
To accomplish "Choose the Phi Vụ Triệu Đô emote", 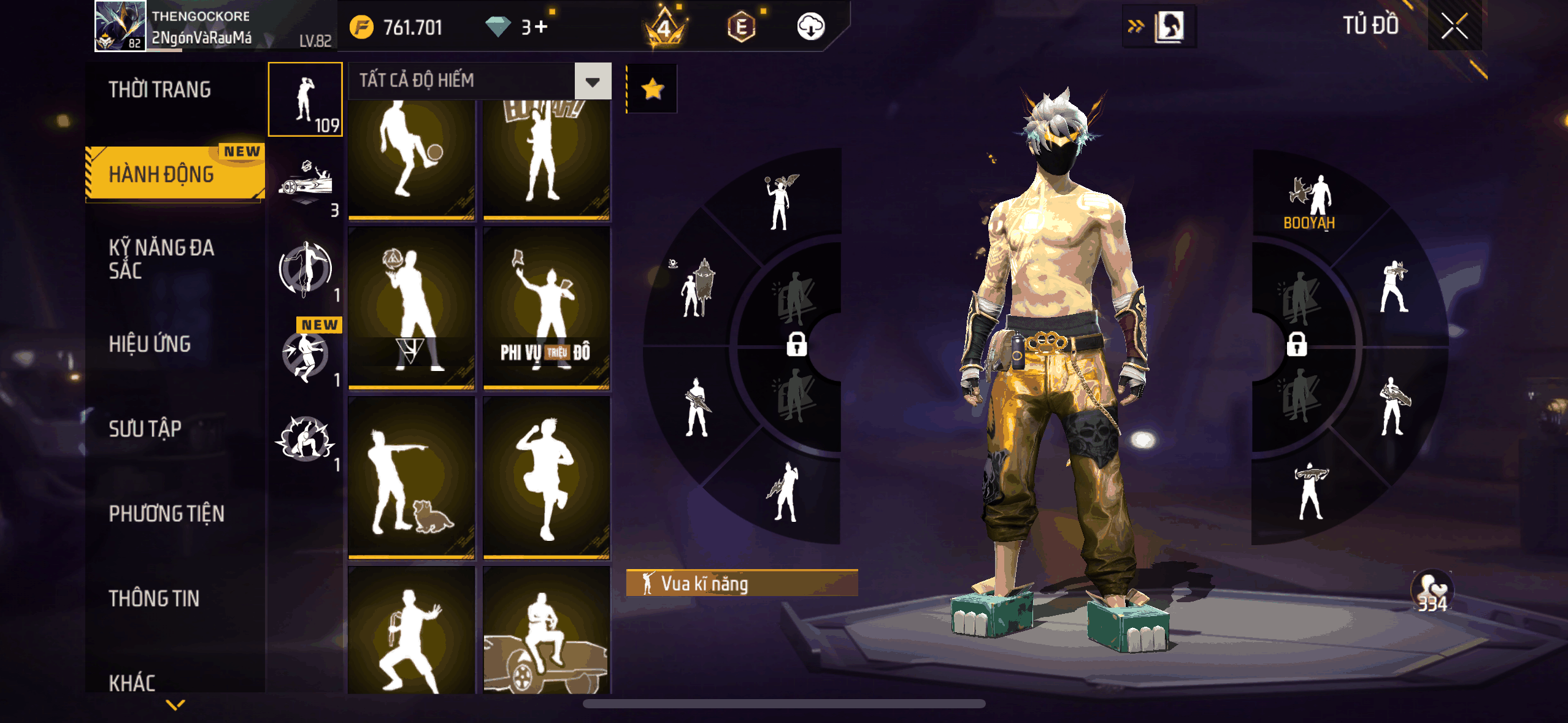I will click(x=546, y=308).
